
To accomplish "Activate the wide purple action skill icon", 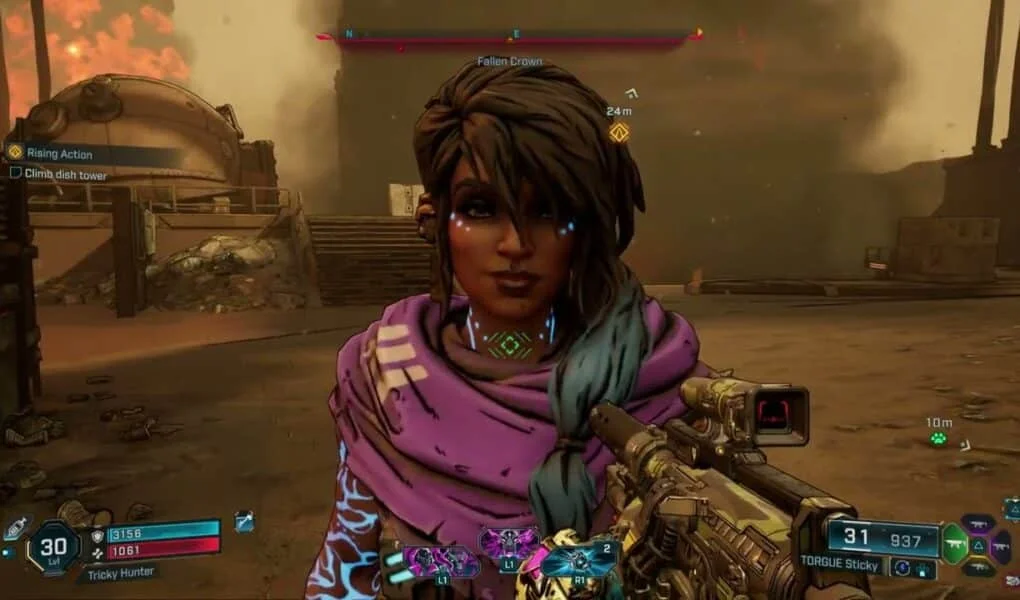I will point(441,562).
